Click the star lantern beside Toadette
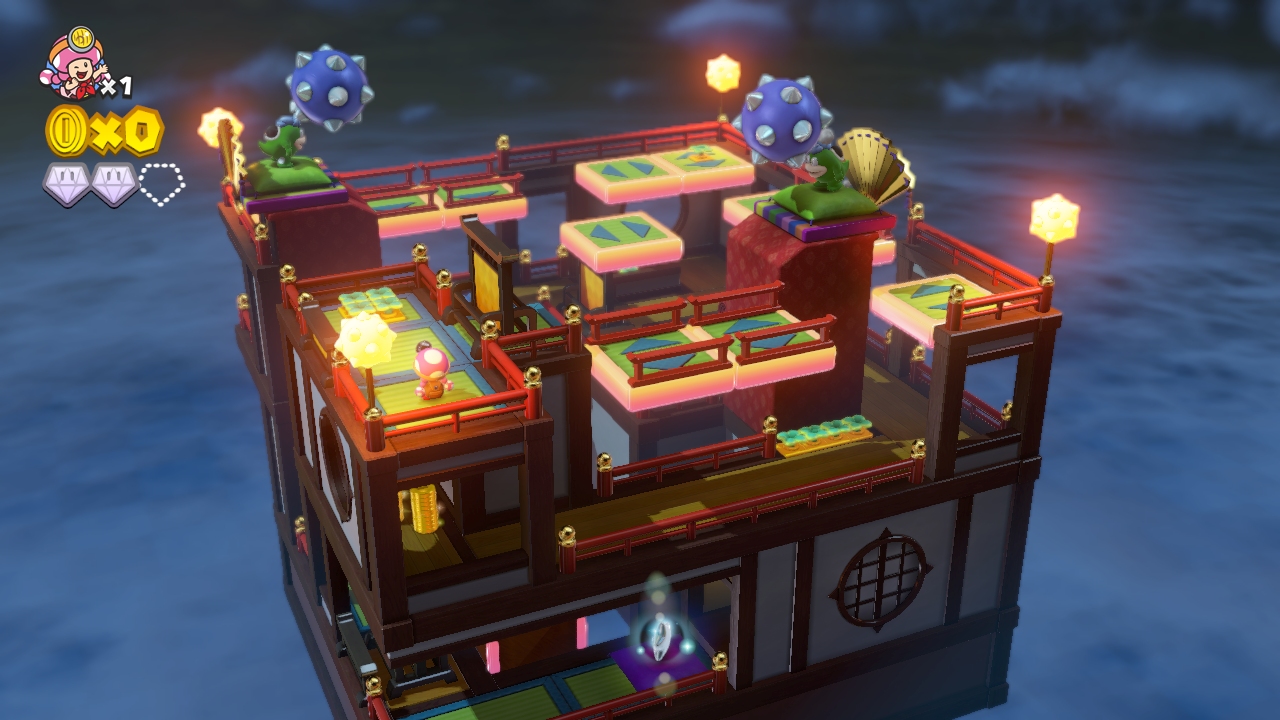The height and width of the screenshot is (720, 1280). pos(365,340)
